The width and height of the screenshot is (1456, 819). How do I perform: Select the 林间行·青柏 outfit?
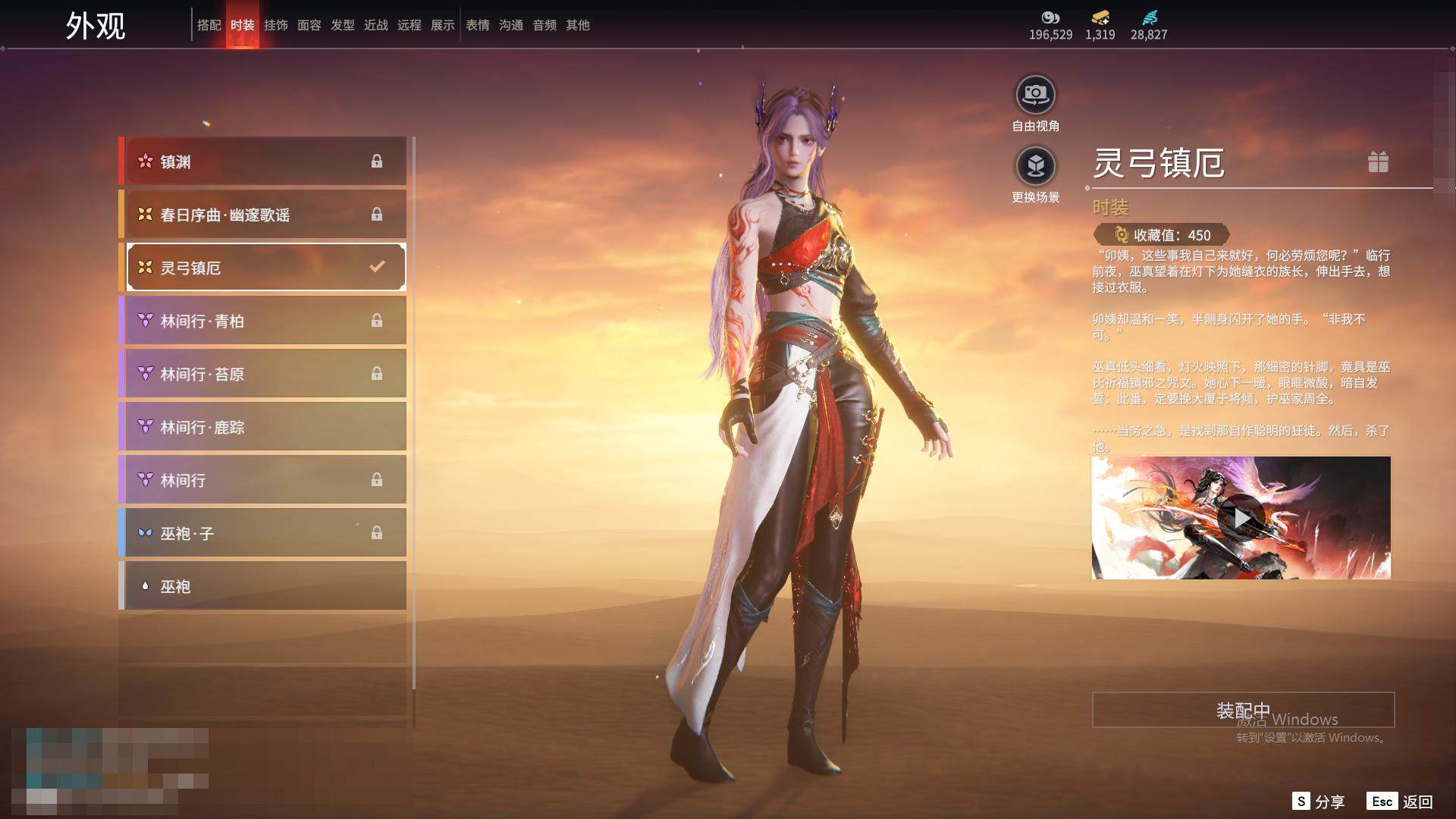[x=263, y=321]
